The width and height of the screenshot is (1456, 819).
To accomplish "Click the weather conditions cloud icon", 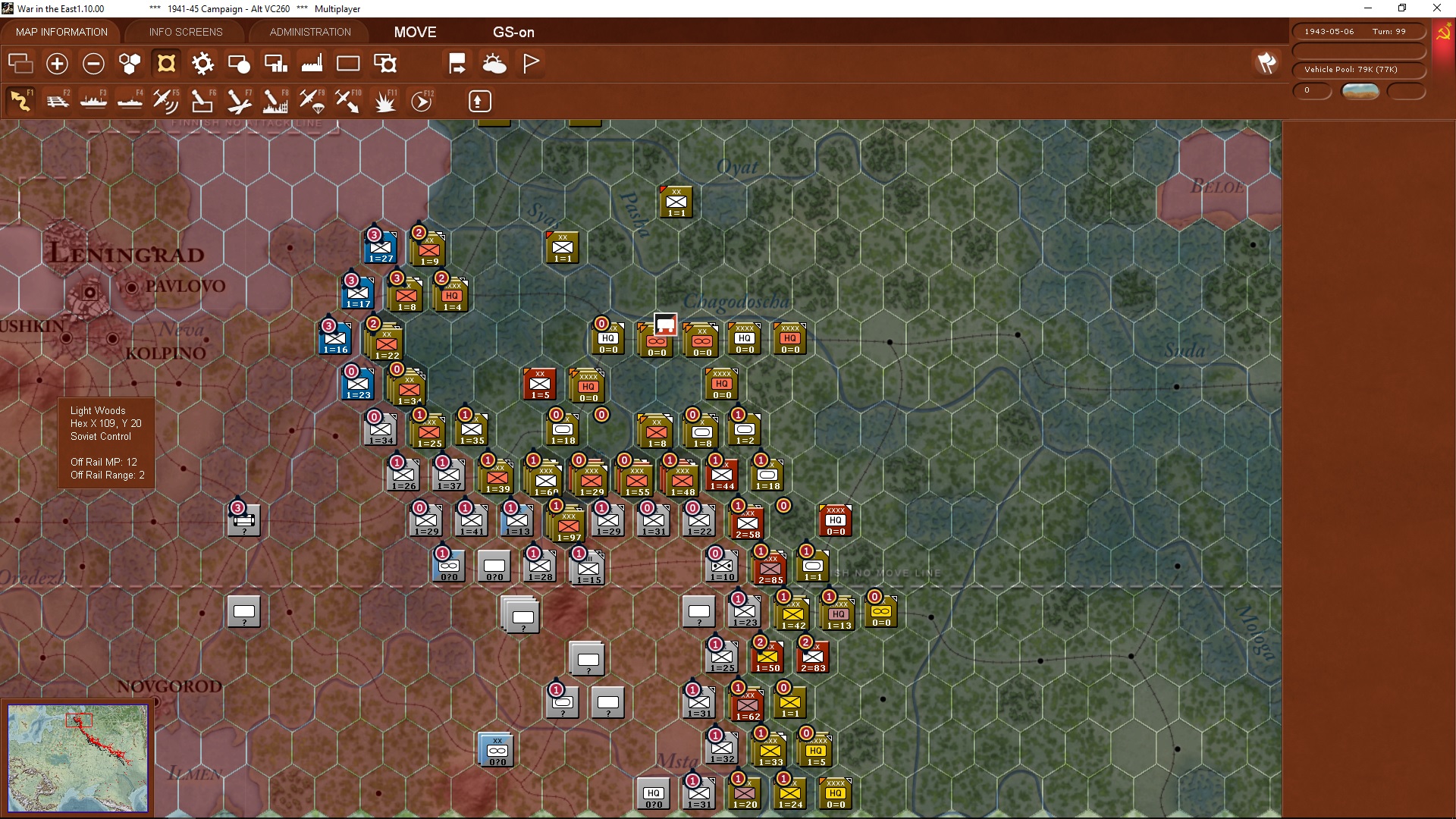I will tap(495, 64).
